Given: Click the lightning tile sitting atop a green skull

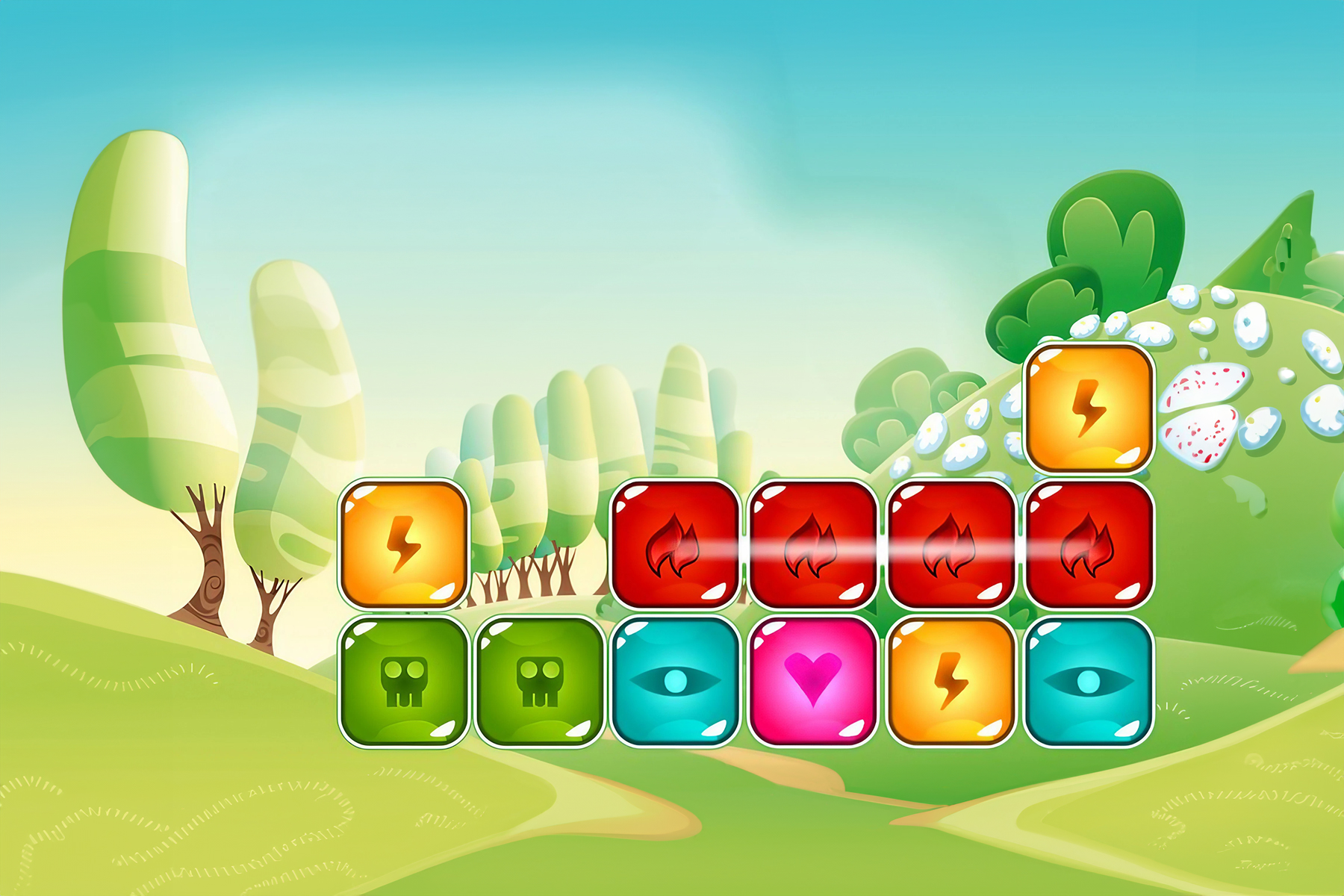Looking at the screenshot, I should pyautogui.click(x=403, y=544).
